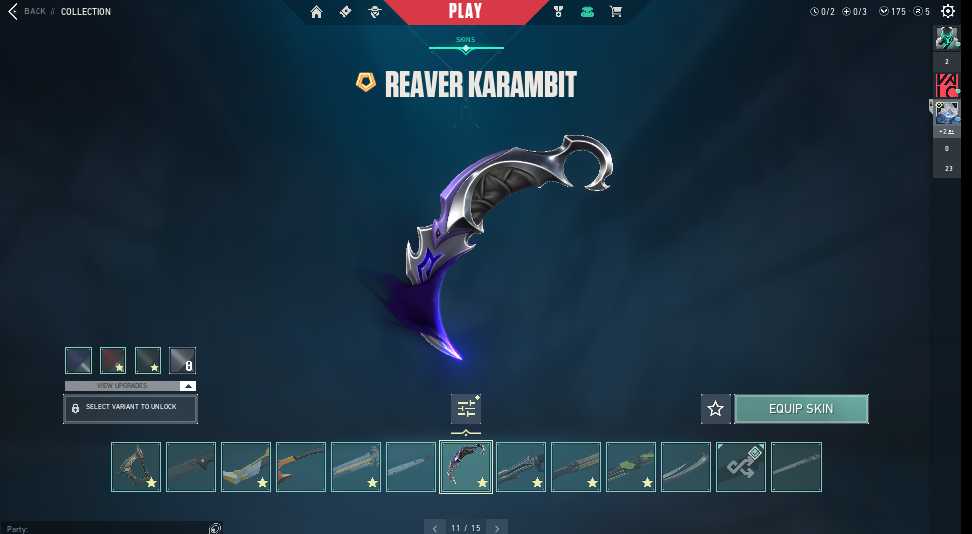Open the battlepass ticket icon
The image size is (972, 534).
(346, 12)
